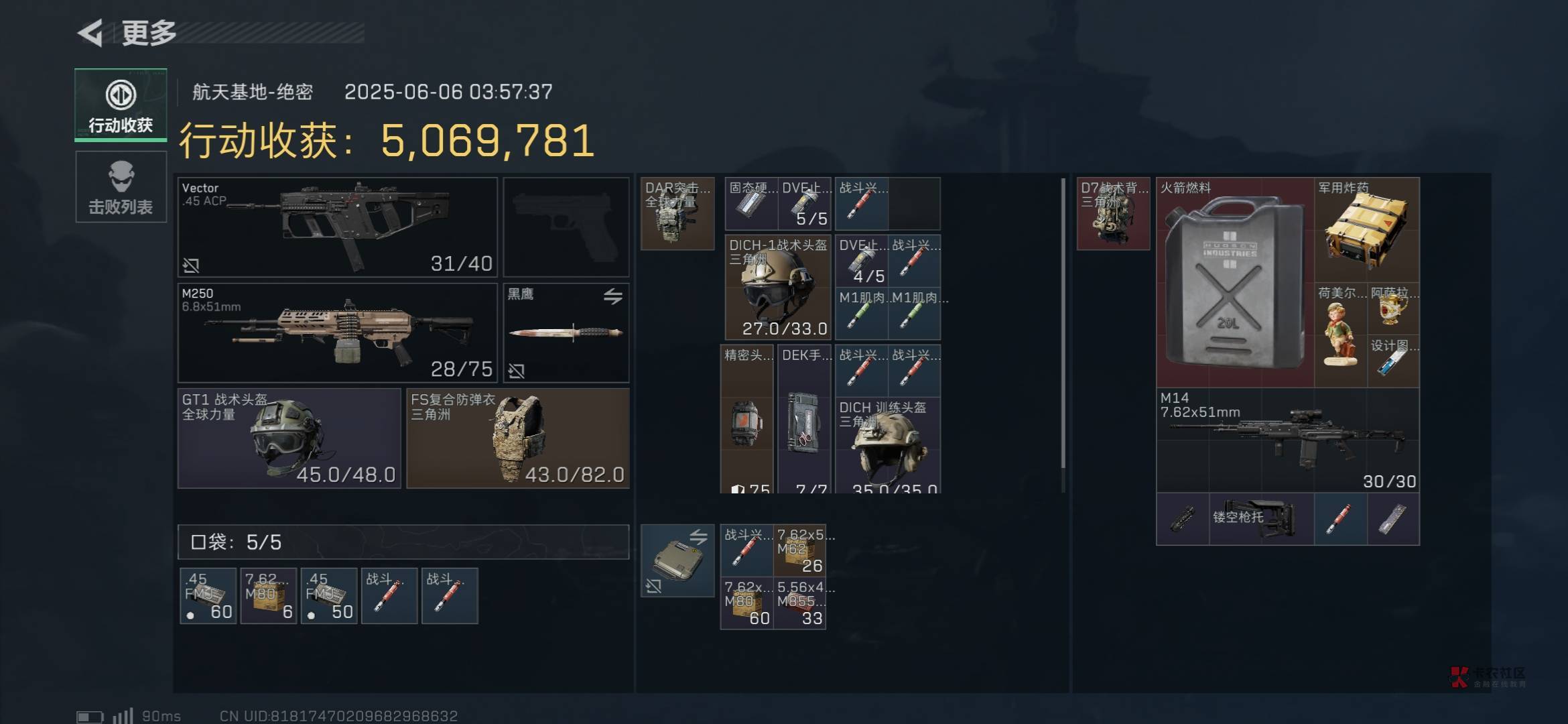Select the DICH-1战术头盔 item

778,287
